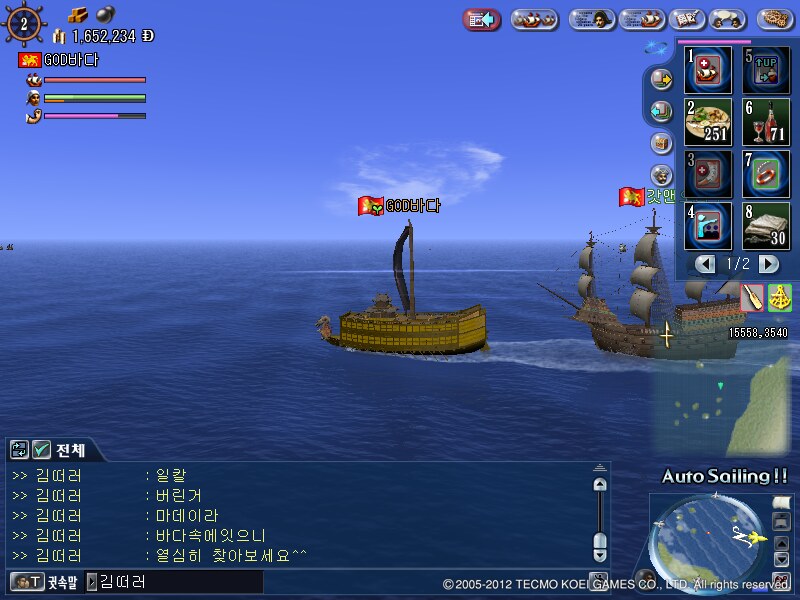Click the red menu toggle arrow button

point(482,19)
